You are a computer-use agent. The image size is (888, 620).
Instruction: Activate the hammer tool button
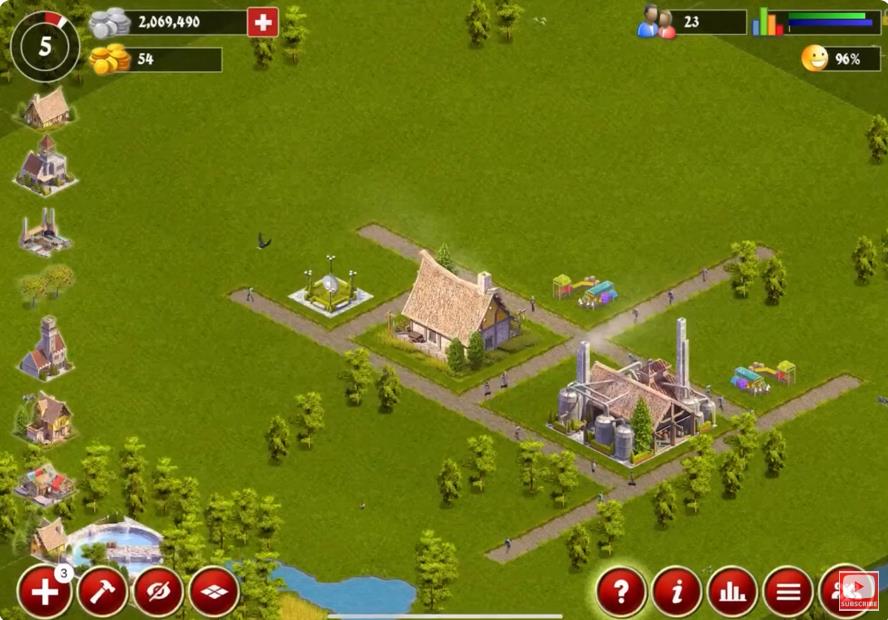point(102,592)
